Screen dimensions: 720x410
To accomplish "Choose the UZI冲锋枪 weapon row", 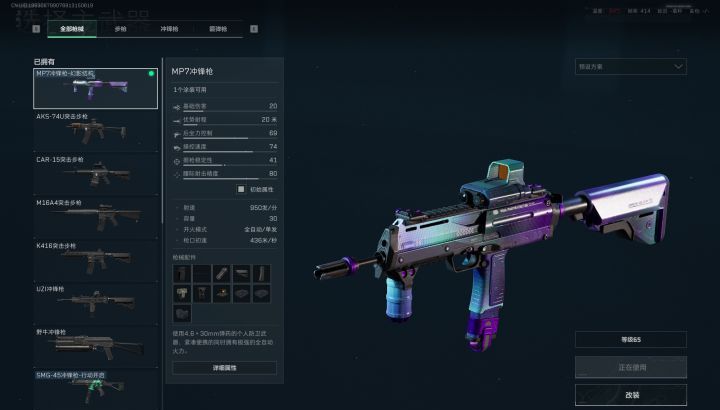I will coord(95,302).
